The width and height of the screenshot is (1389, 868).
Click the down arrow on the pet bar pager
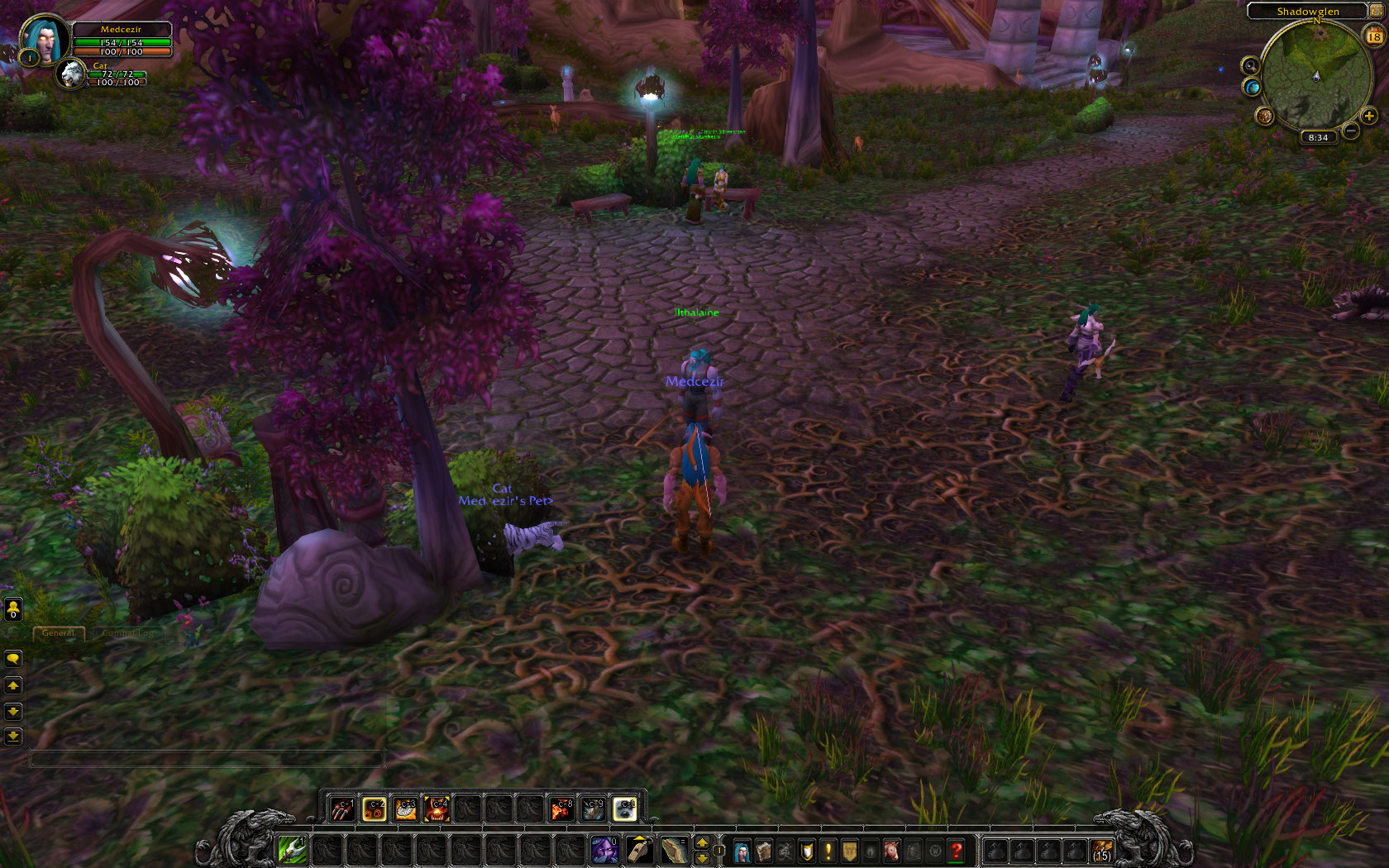click(702, 858)
